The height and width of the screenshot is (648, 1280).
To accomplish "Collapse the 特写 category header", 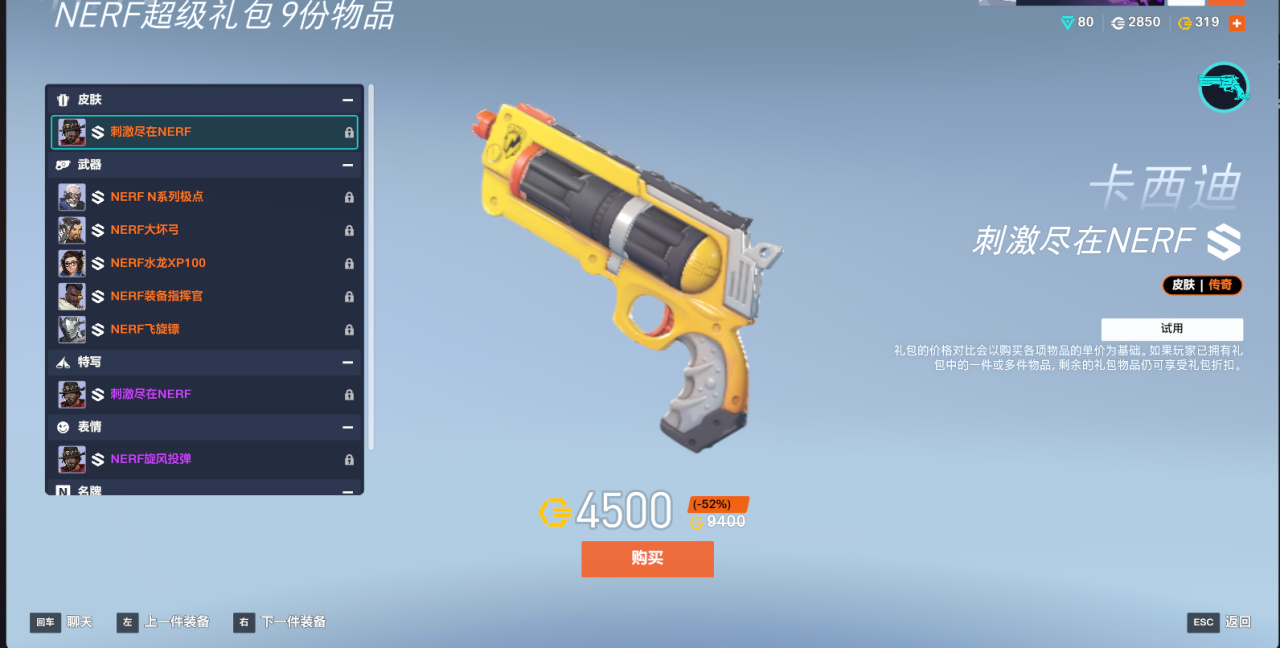I will pyautogui.click(x=347, y=362).
